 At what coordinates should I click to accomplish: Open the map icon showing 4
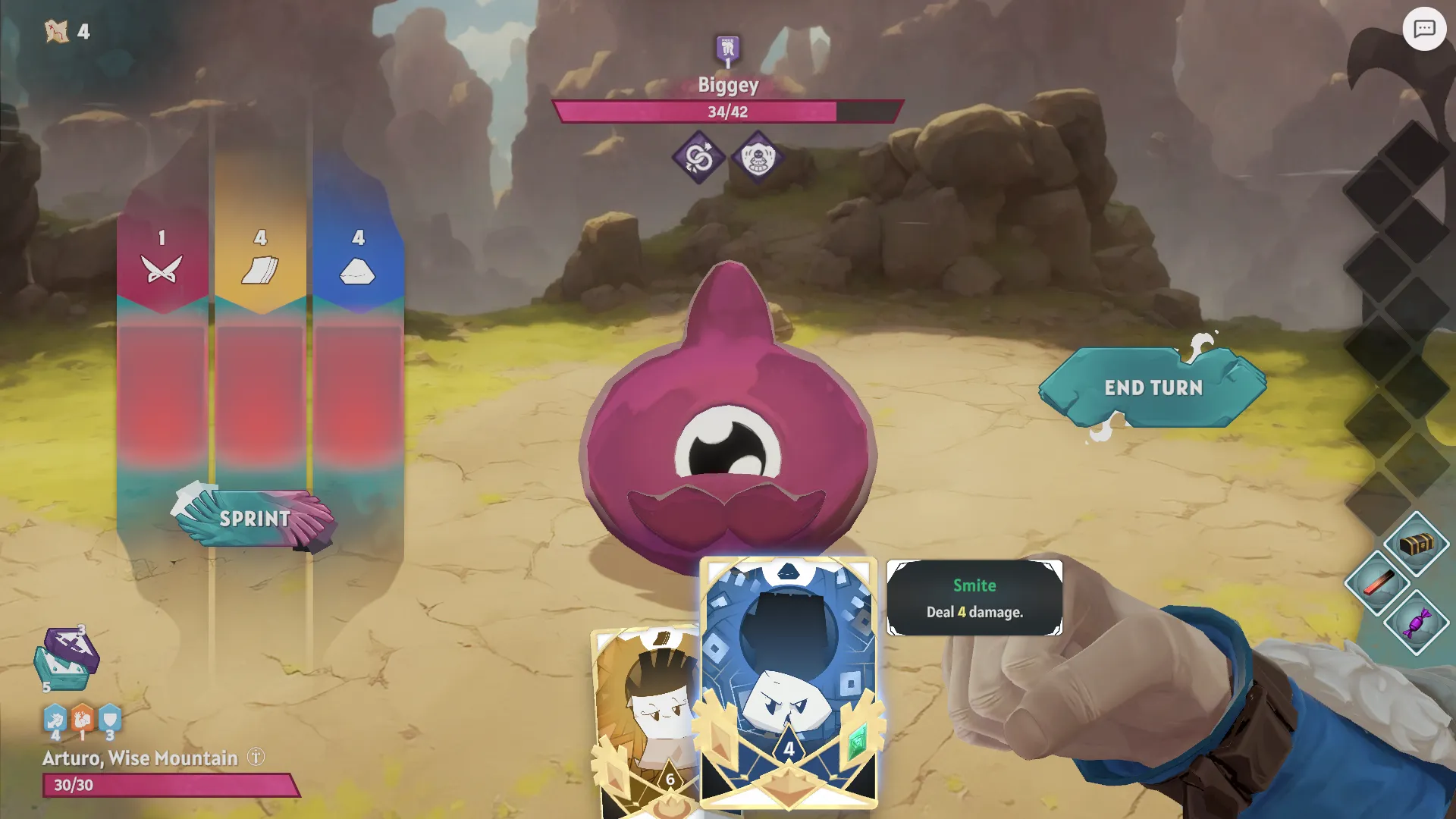tap(58, 31)
